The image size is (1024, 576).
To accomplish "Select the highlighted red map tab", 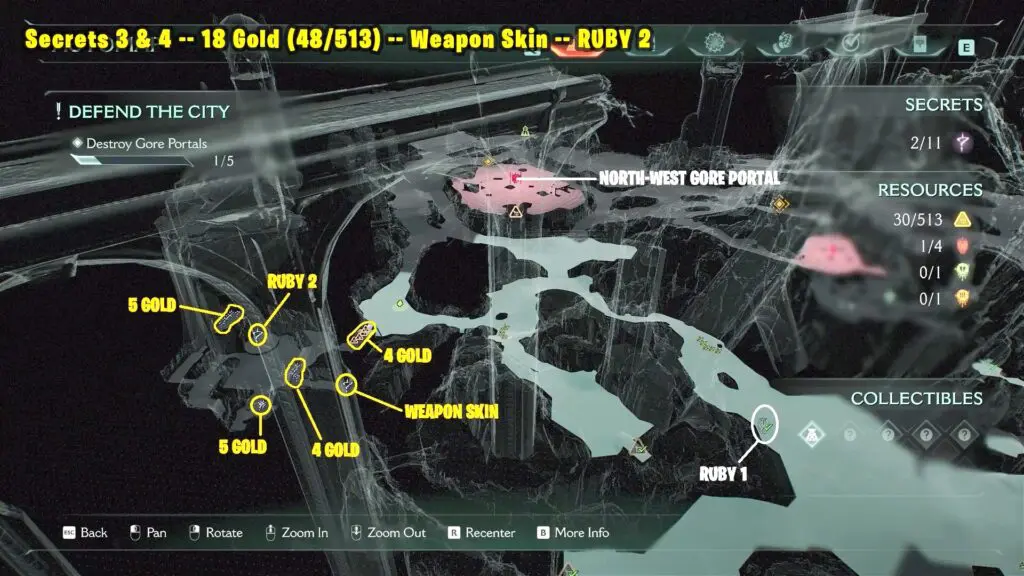I will (572, 52).
